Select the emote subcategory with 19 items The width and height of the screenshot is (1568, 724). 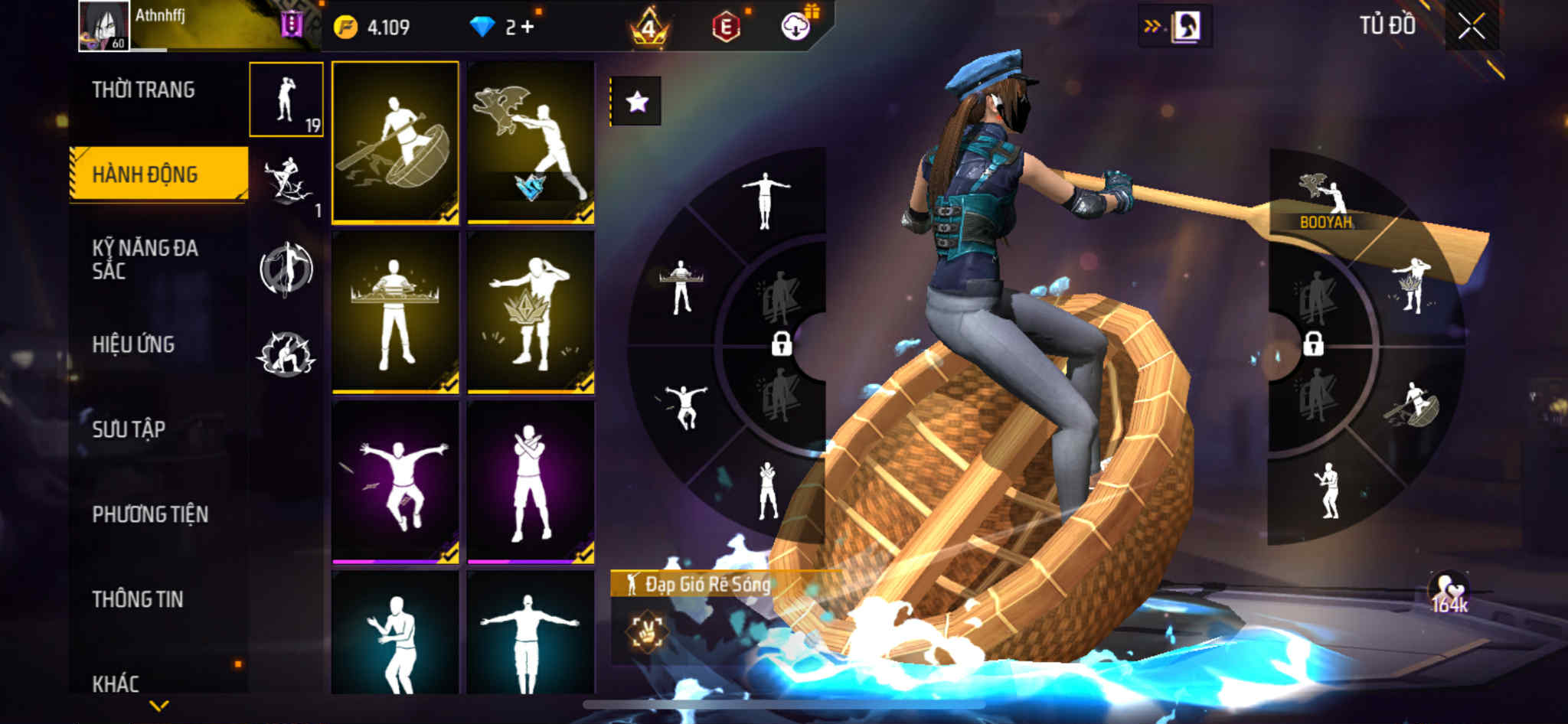[x=286, y=100]
